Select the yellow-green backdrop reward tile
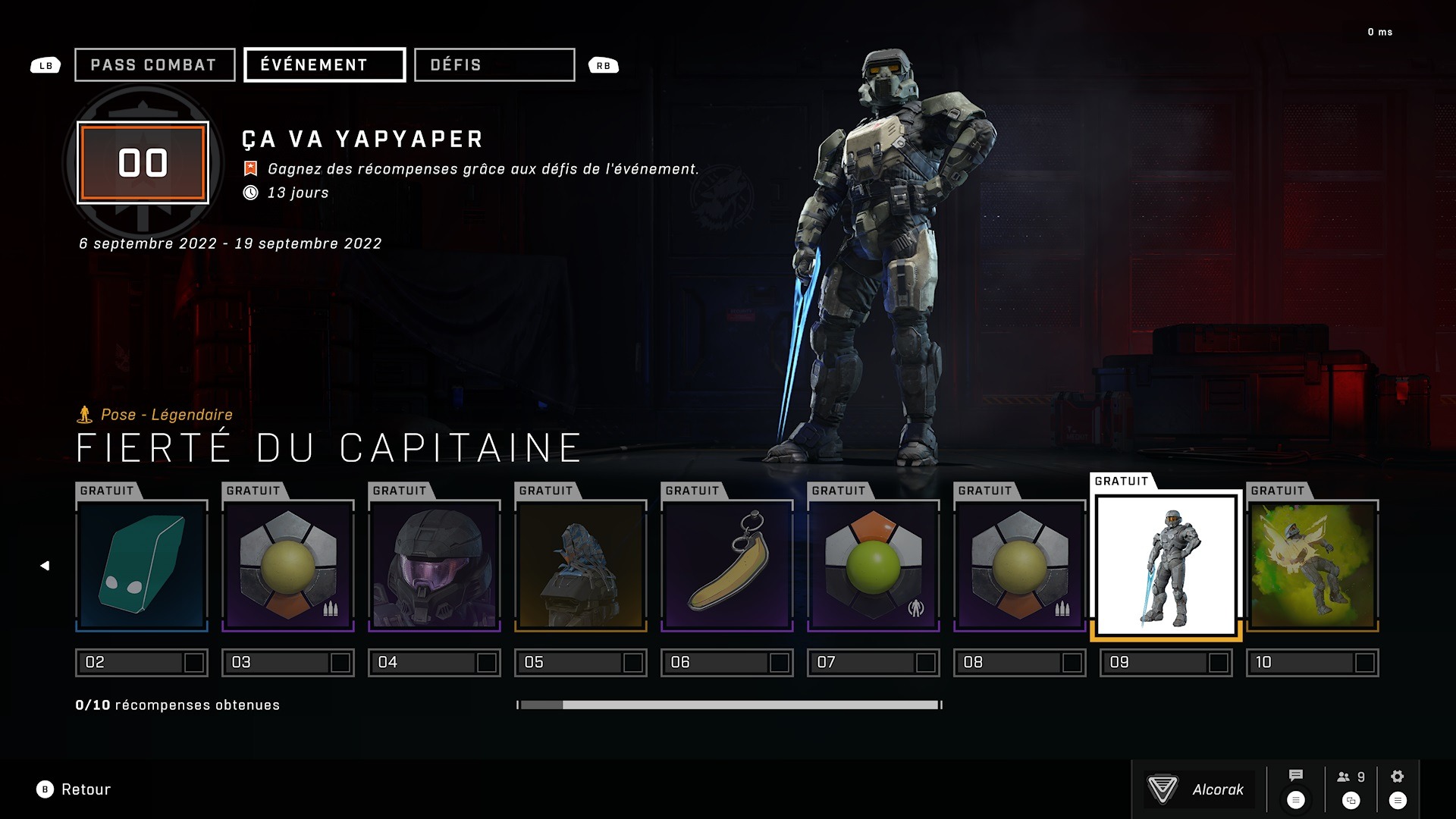Image resolution: width=1456 pixels, height=819 pixels. [x=1313, y=566]
